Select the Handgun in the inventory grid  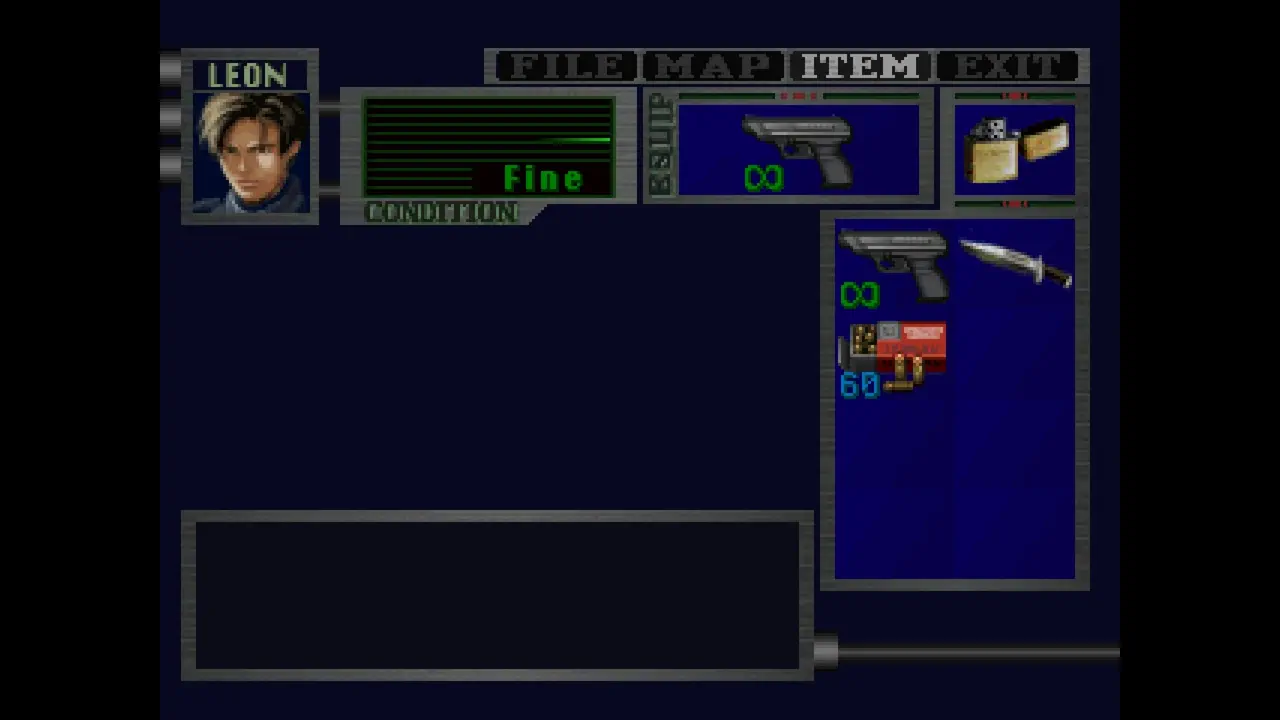(x=893, y=260)
